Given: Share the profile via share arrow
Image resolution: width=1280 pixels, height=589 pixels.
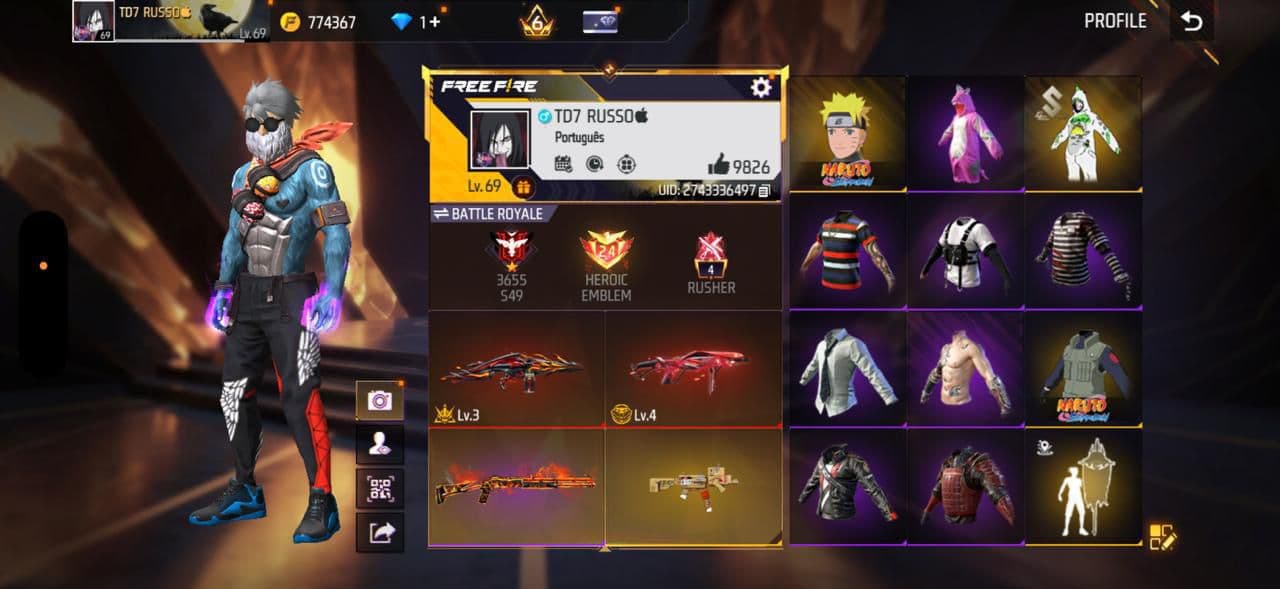Looking at the screenshot, I should click(x=380, y=533).
